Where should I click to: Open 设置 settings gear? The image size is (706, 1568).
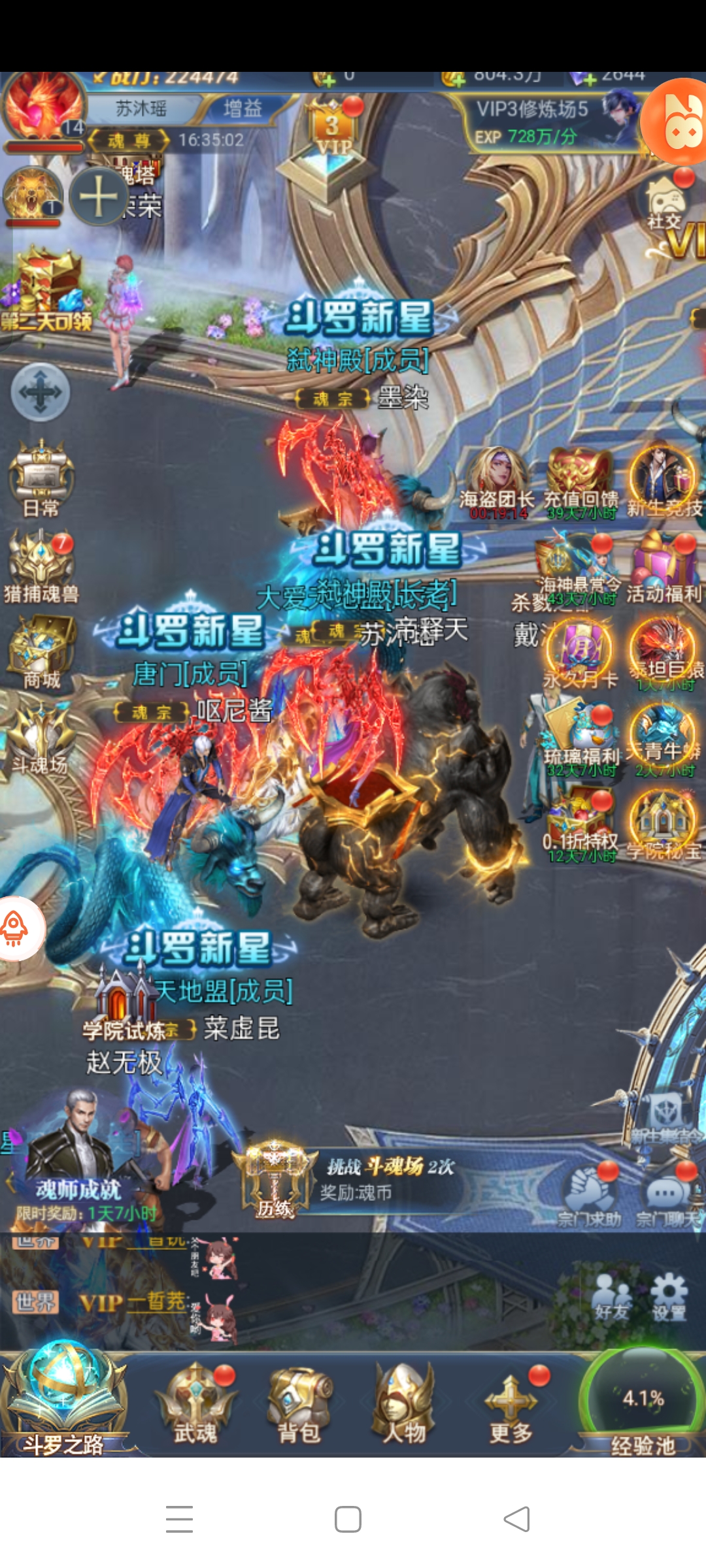[x=669, y=1297]
